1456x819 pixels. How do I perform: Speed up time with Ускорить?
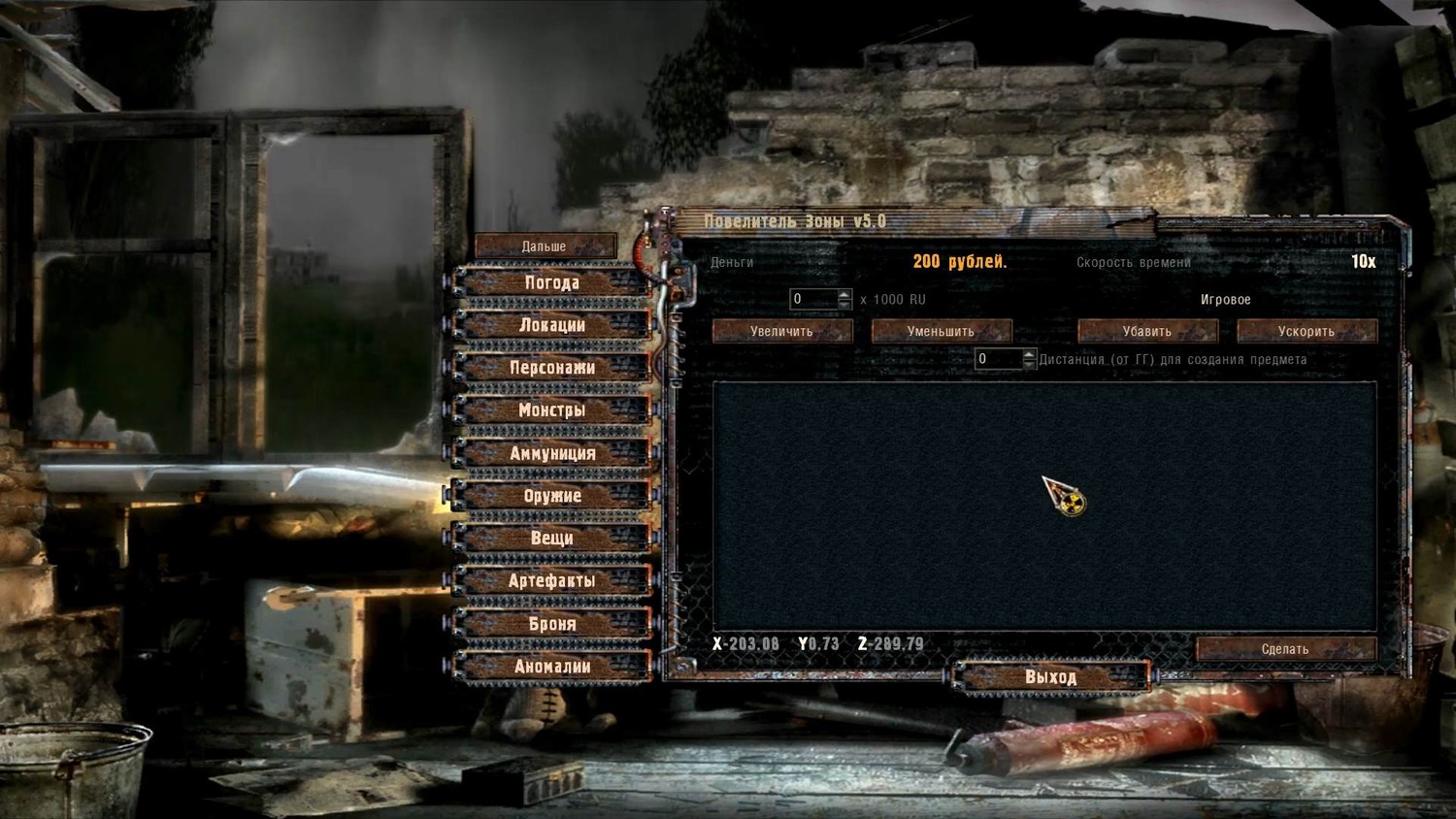pyautogui.click(x=1306, y=332)
